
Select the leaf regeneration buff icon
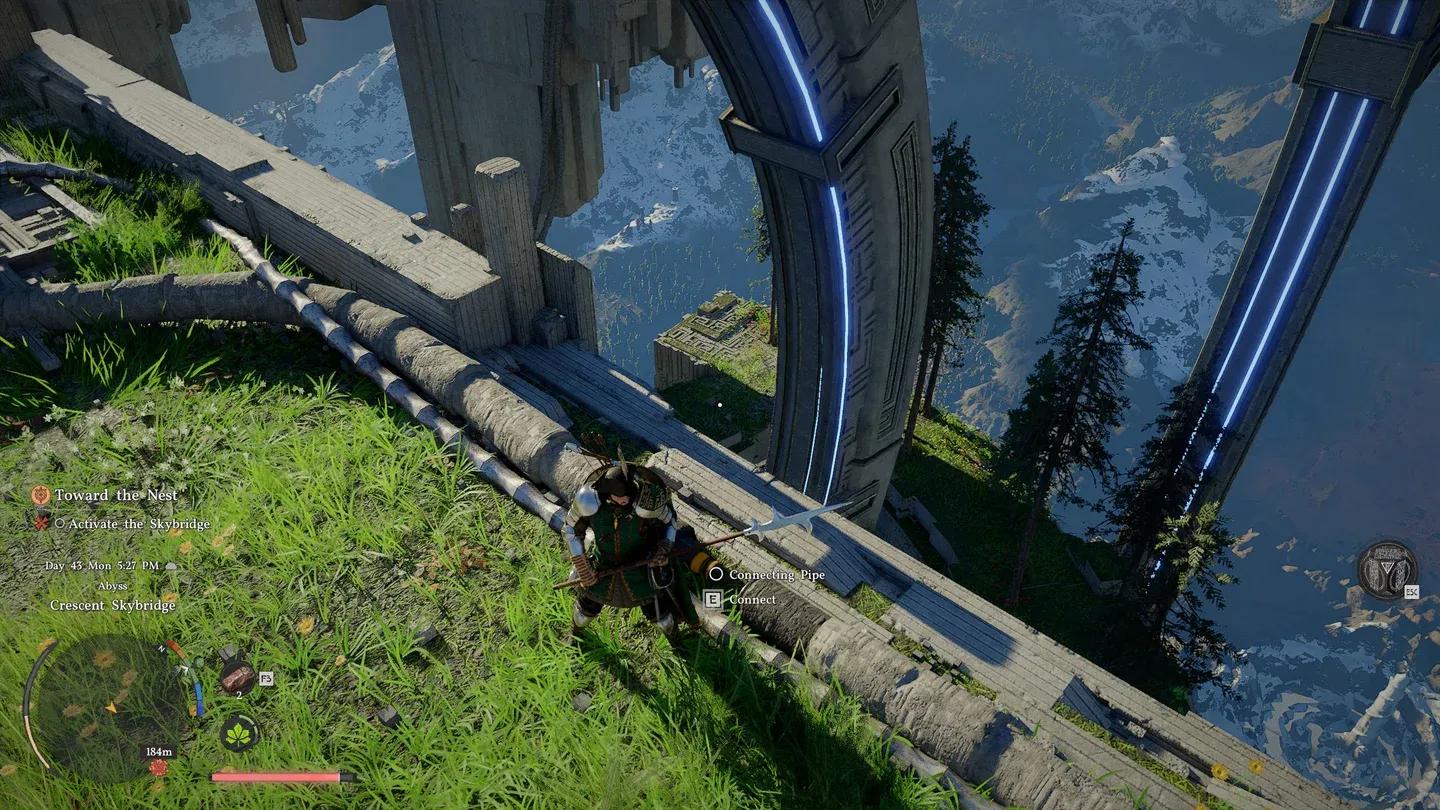(240, 733)
